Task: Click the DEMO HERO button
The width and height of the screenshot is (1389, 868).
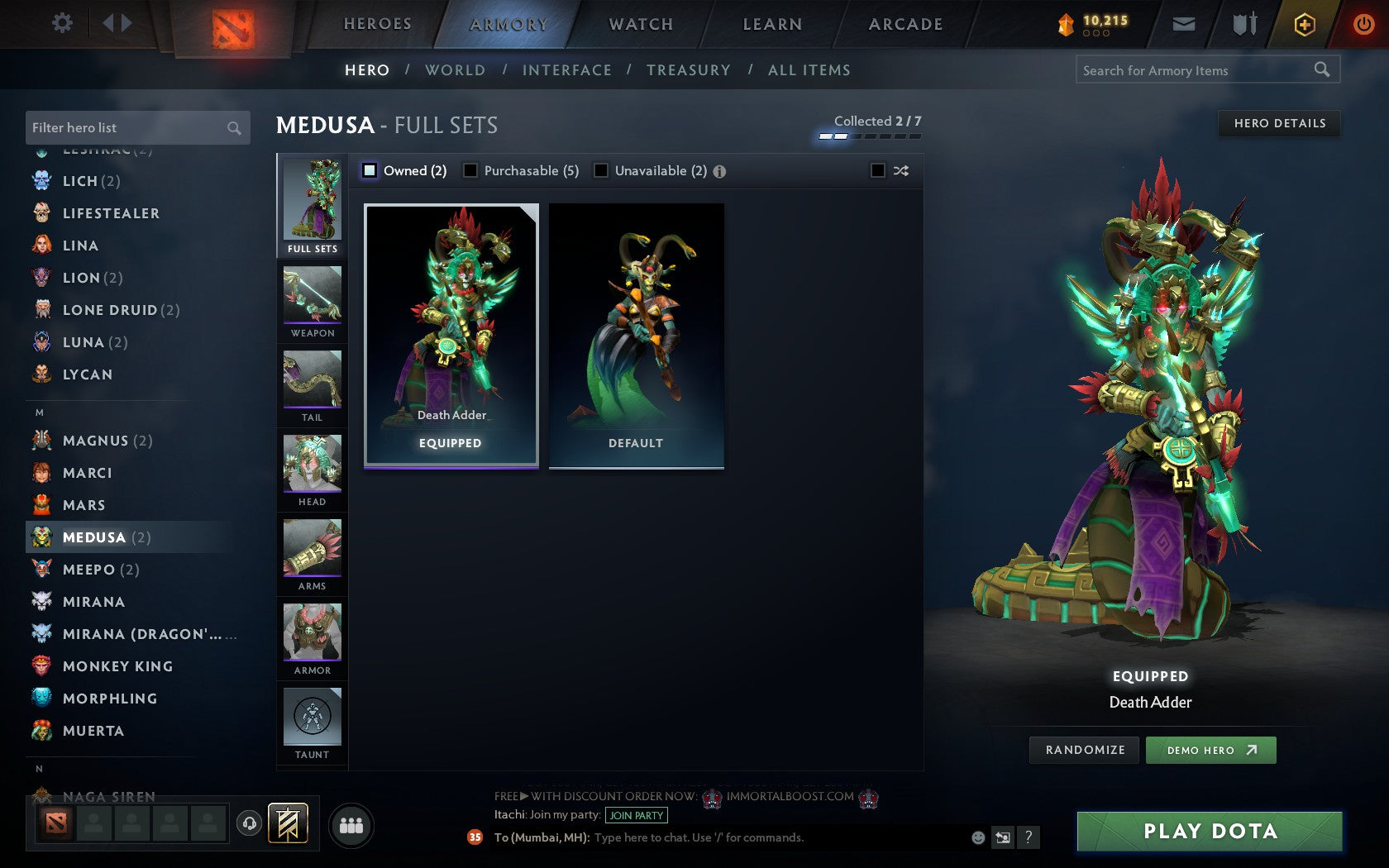Action: point(1211,750)
